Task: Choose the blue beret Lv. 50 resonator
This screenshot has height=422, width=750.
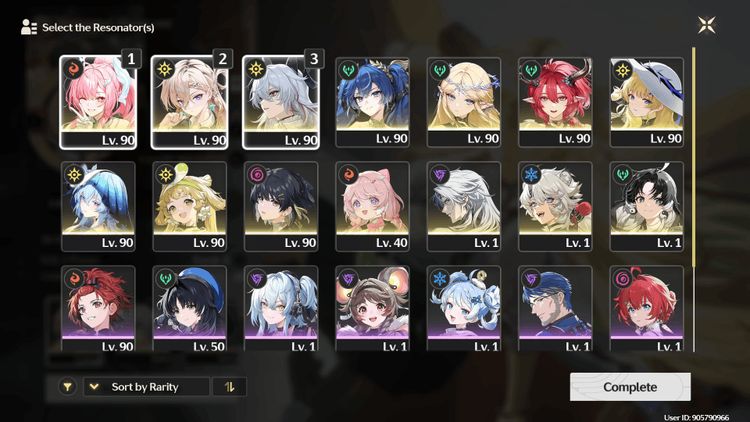Action: [x=189, y=308]
